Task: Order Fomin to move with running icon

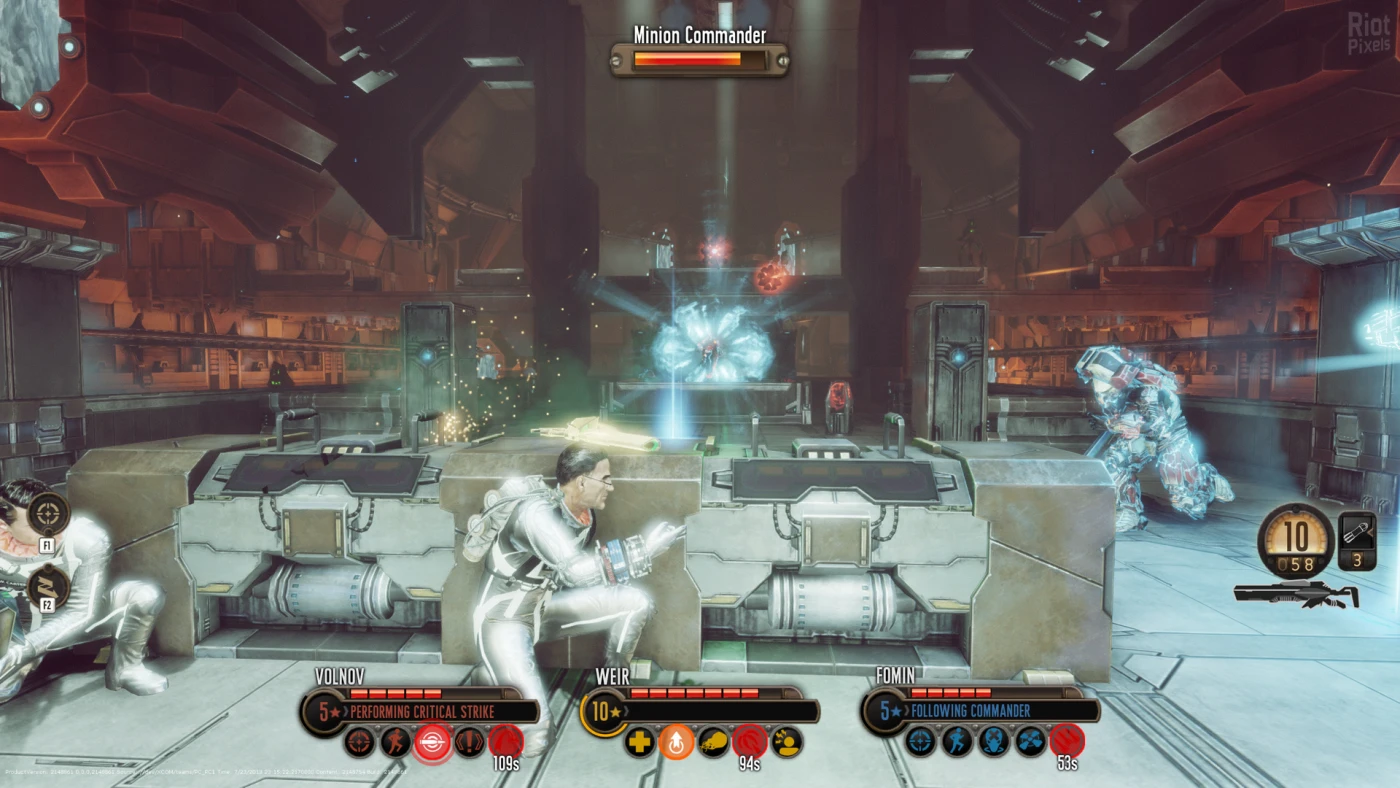Action: coord(957,742)
